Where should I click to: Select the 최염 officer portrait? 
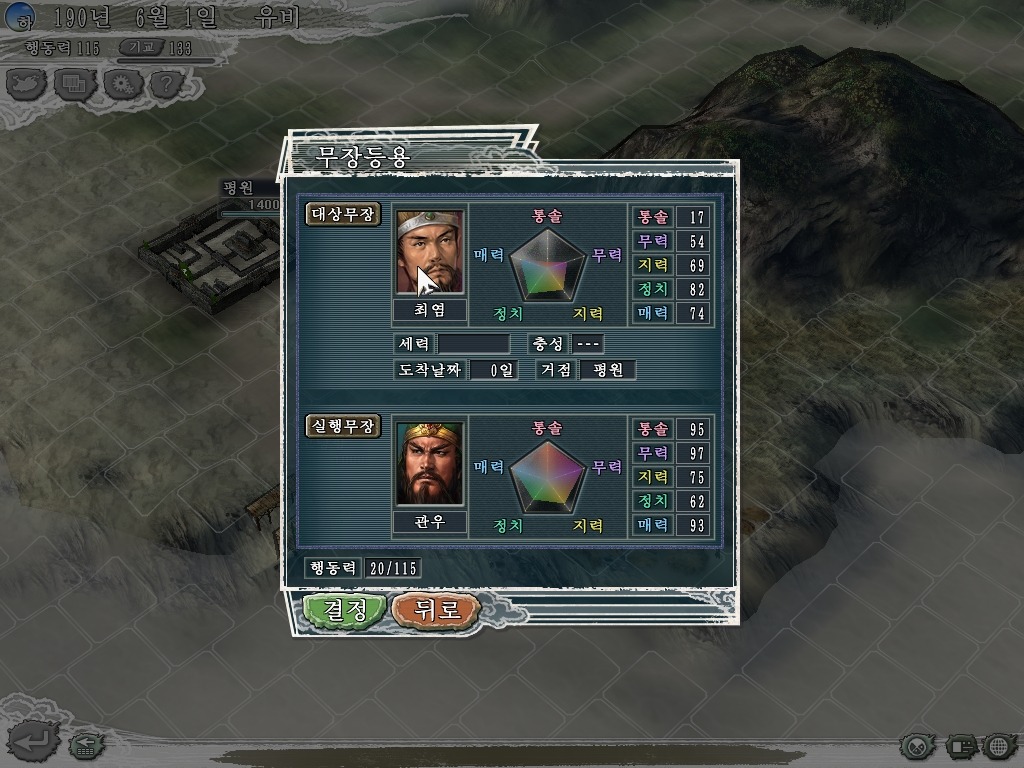click(430, 251)
